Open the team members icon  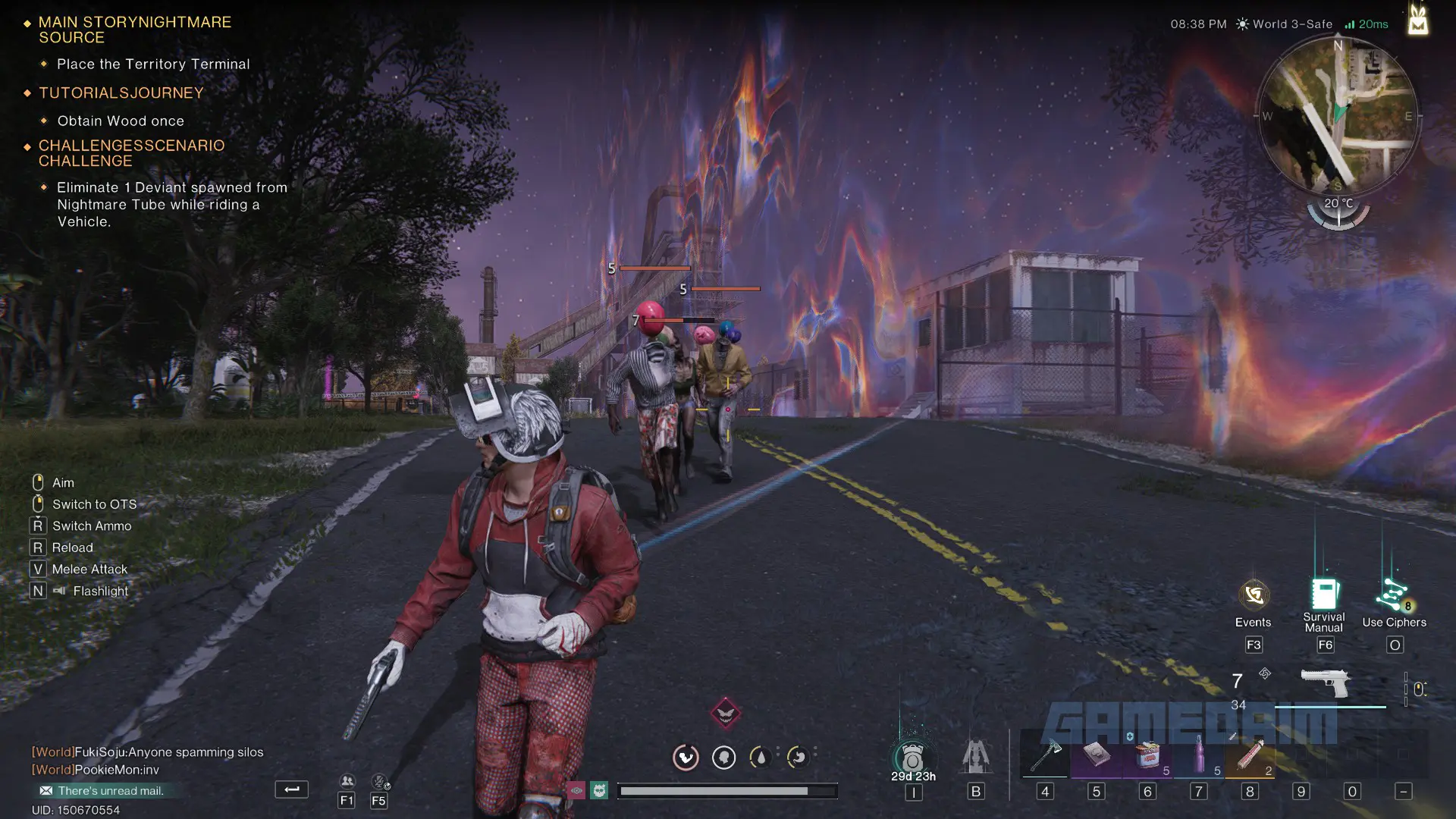click(347, 781)
